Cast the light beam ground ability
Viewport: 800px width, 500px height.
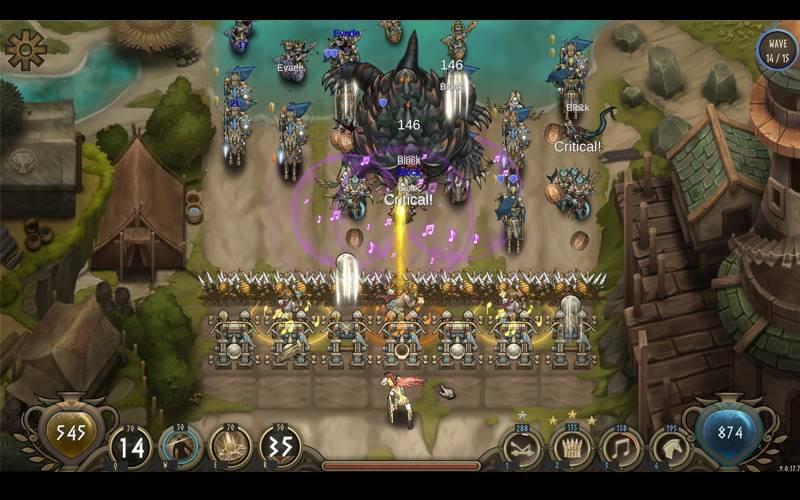click(x=230, y=447)
